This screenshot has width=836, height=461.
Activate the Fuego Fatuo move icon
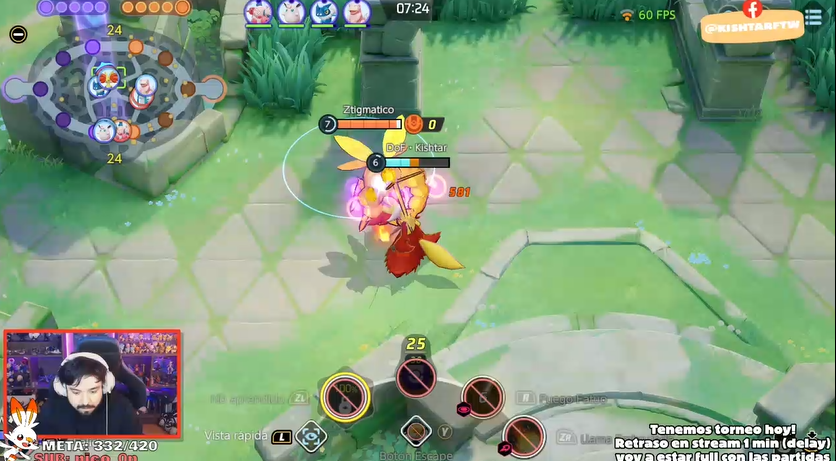tap(482, 397)
